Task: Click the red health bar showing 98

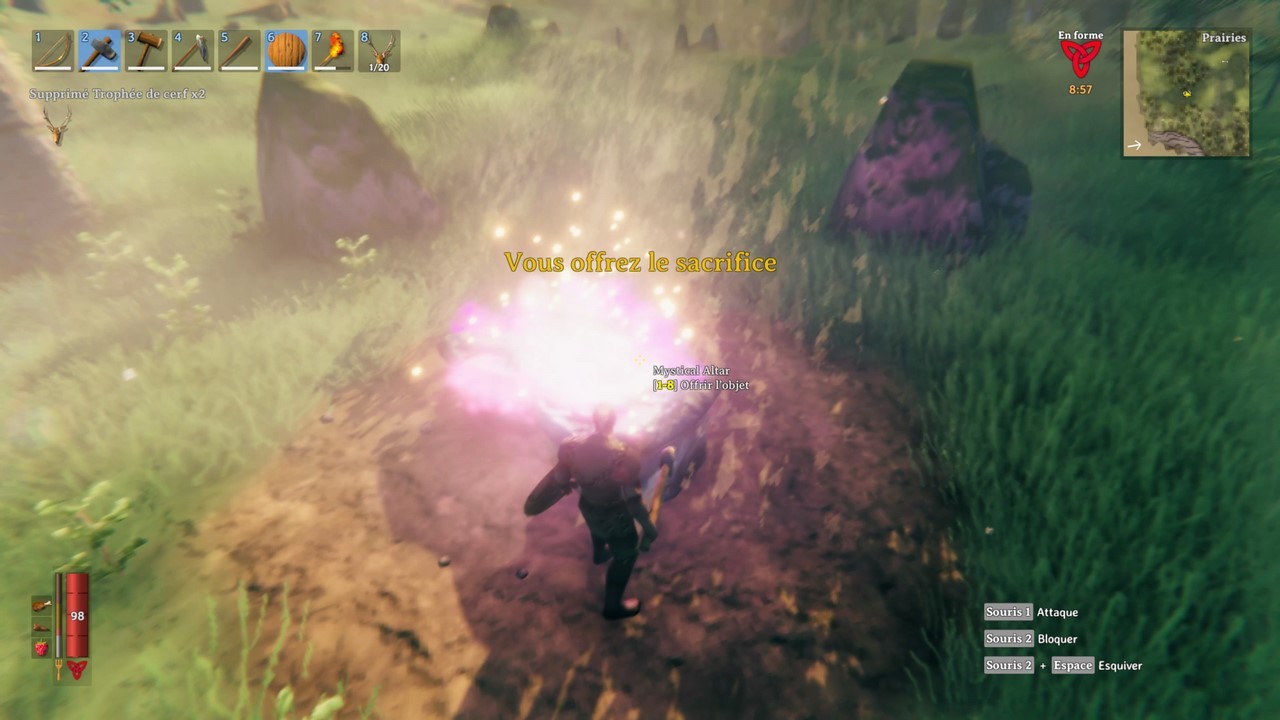Action: tap(78, 614)
